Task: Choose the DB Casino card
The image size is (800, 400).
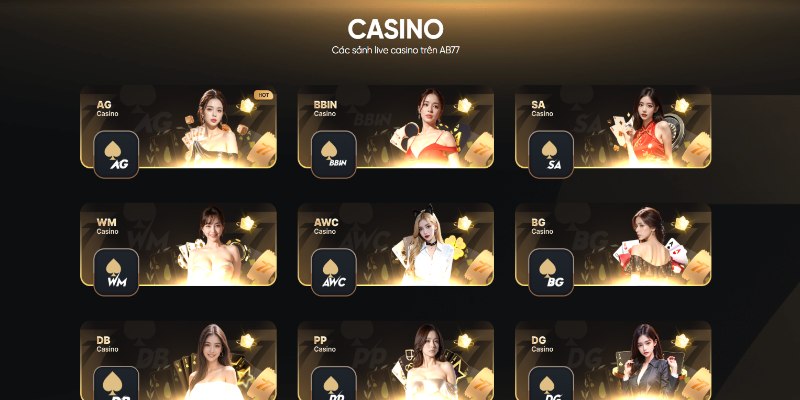Action: pos(178,362)
